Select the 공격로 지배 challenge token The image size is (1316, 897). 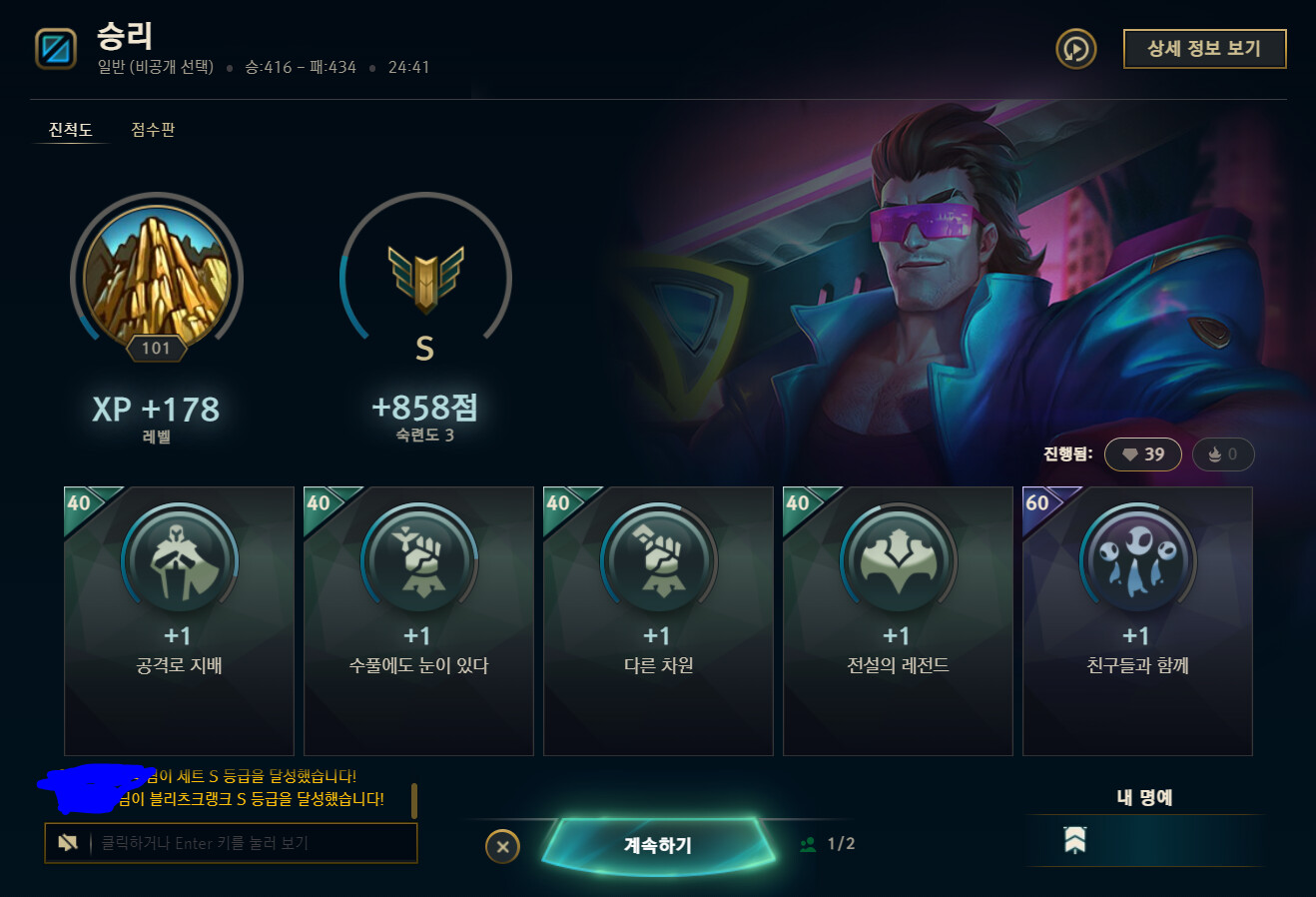pyautogui.click(x=179, y=560)
